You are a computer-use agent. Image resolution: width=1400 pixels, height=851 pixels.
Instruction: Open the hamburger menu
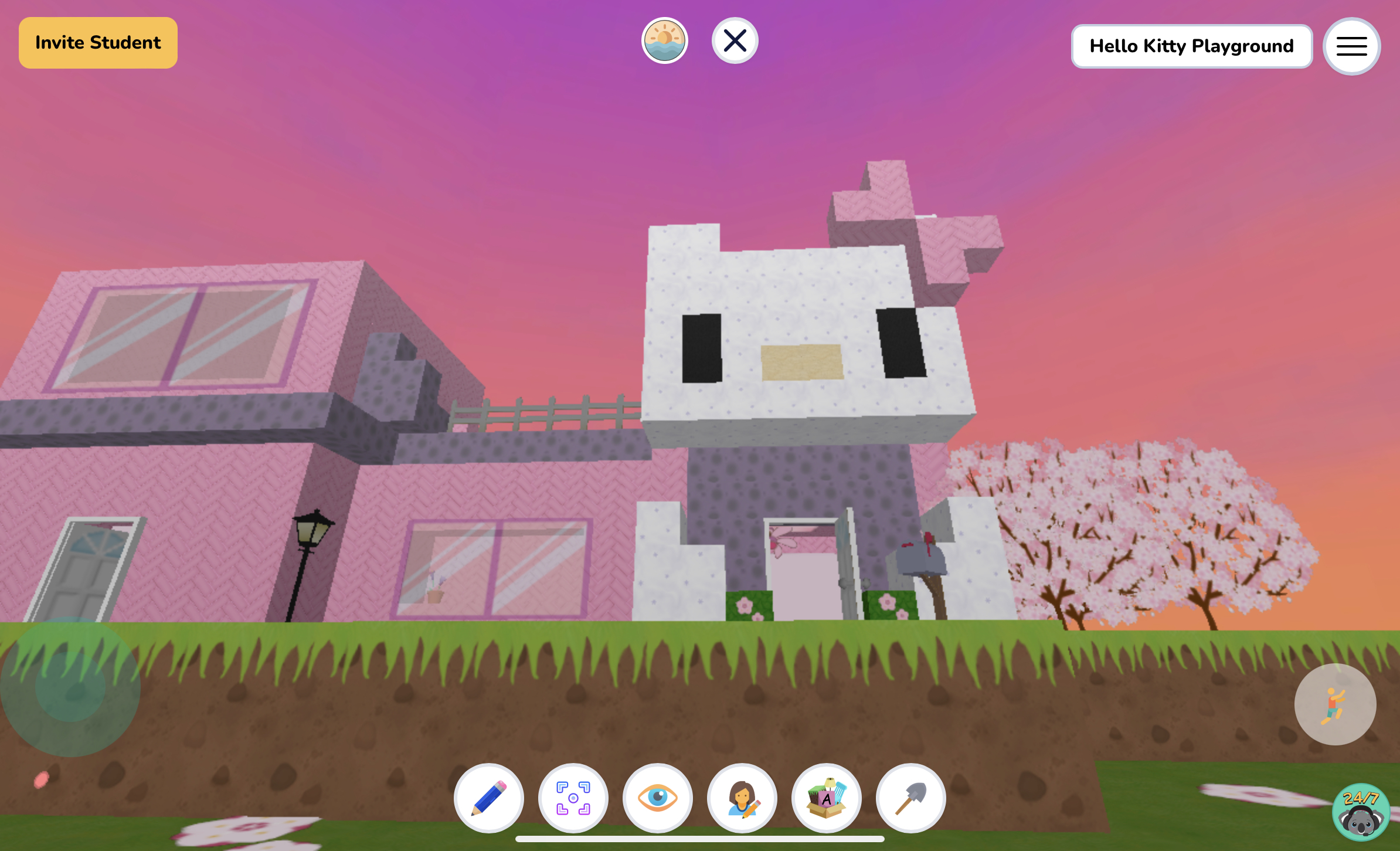1351,46
